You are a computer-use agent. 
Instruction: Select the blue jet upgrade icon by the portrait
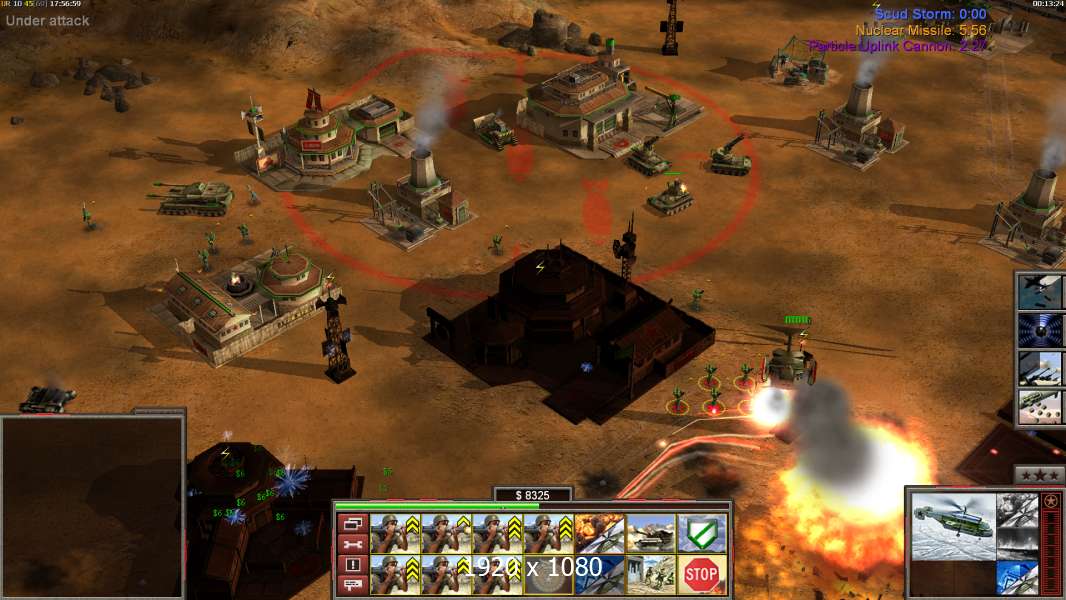[1017, 577]
